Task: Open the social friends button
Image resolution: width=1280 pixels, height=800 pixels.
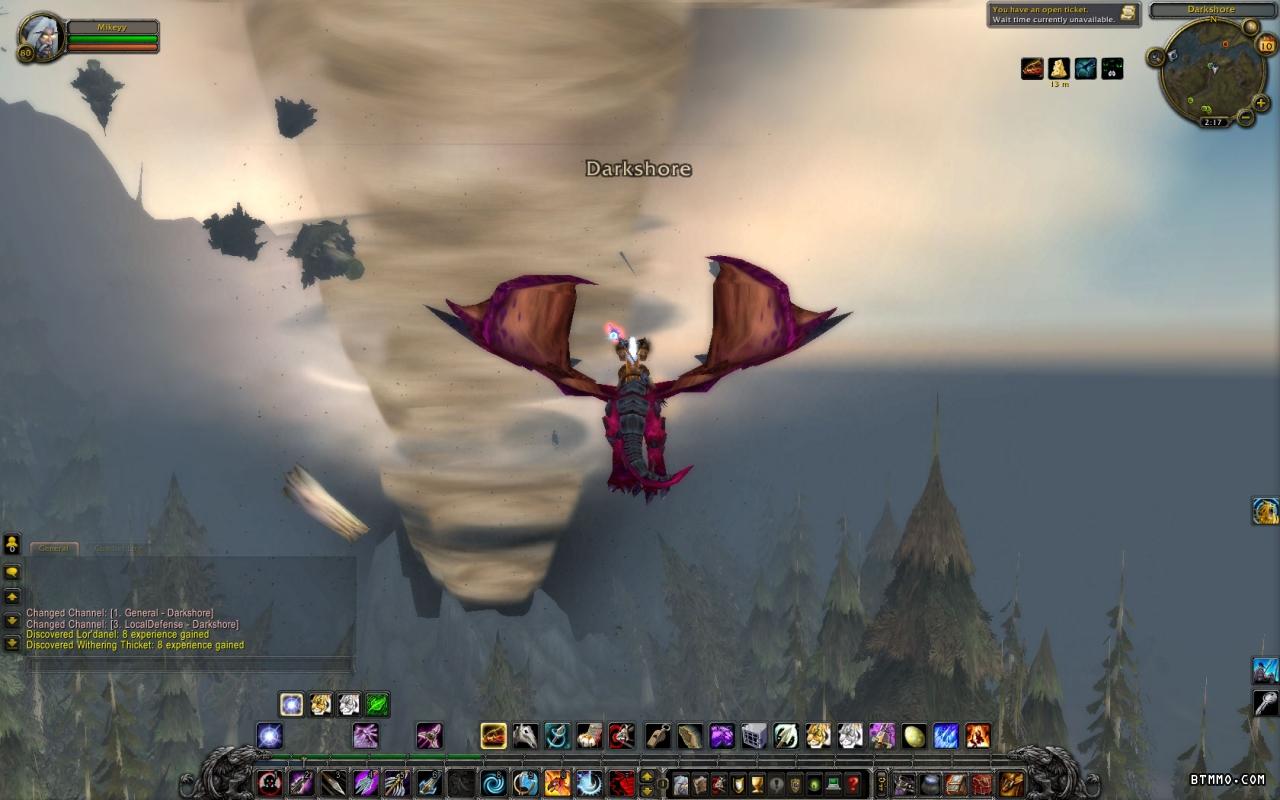Action: coord(12,544)
